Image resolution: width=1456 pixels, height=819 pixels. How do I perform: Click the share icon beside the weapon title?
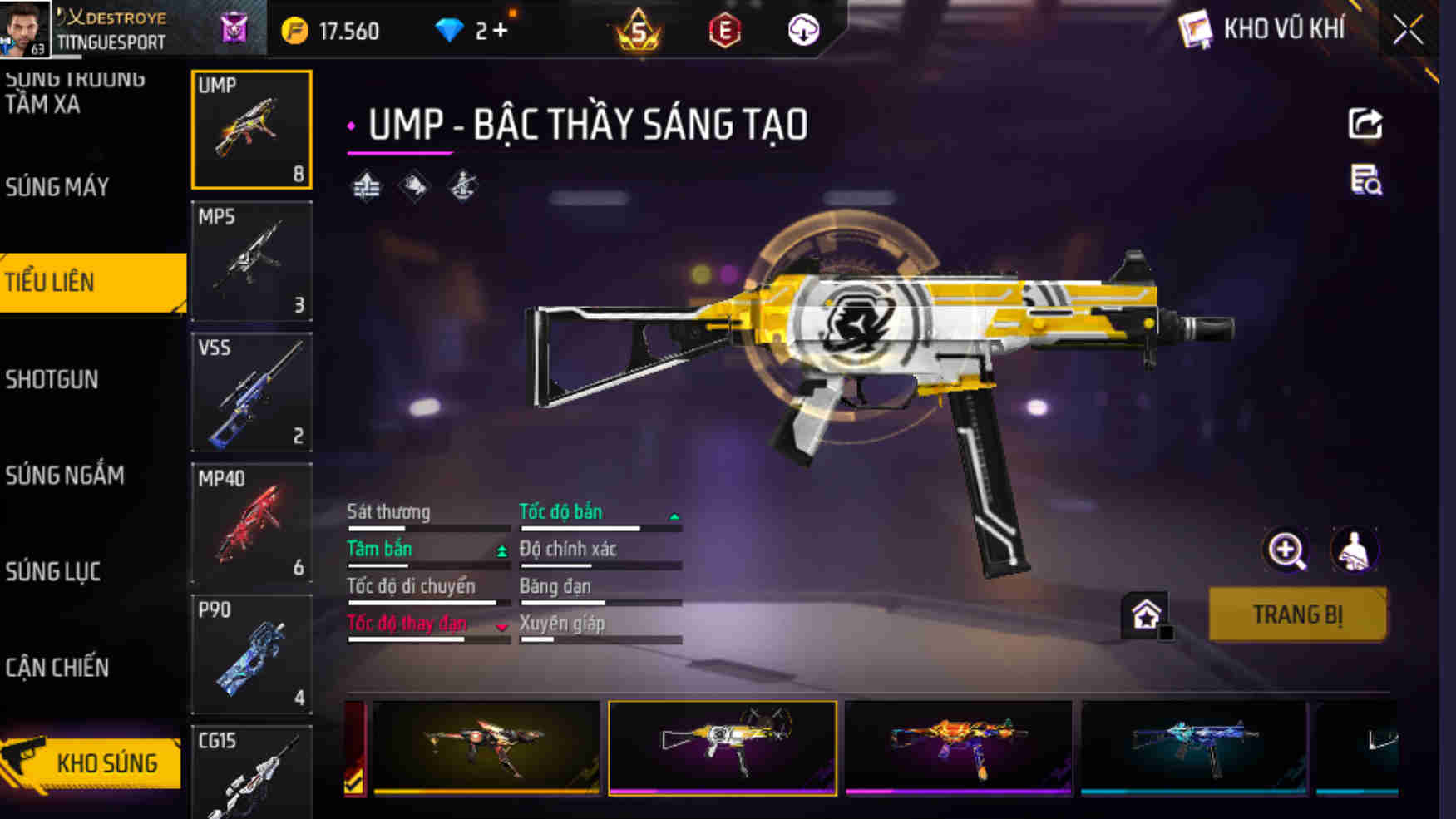pyautogui.click(x=1365, y=125)
